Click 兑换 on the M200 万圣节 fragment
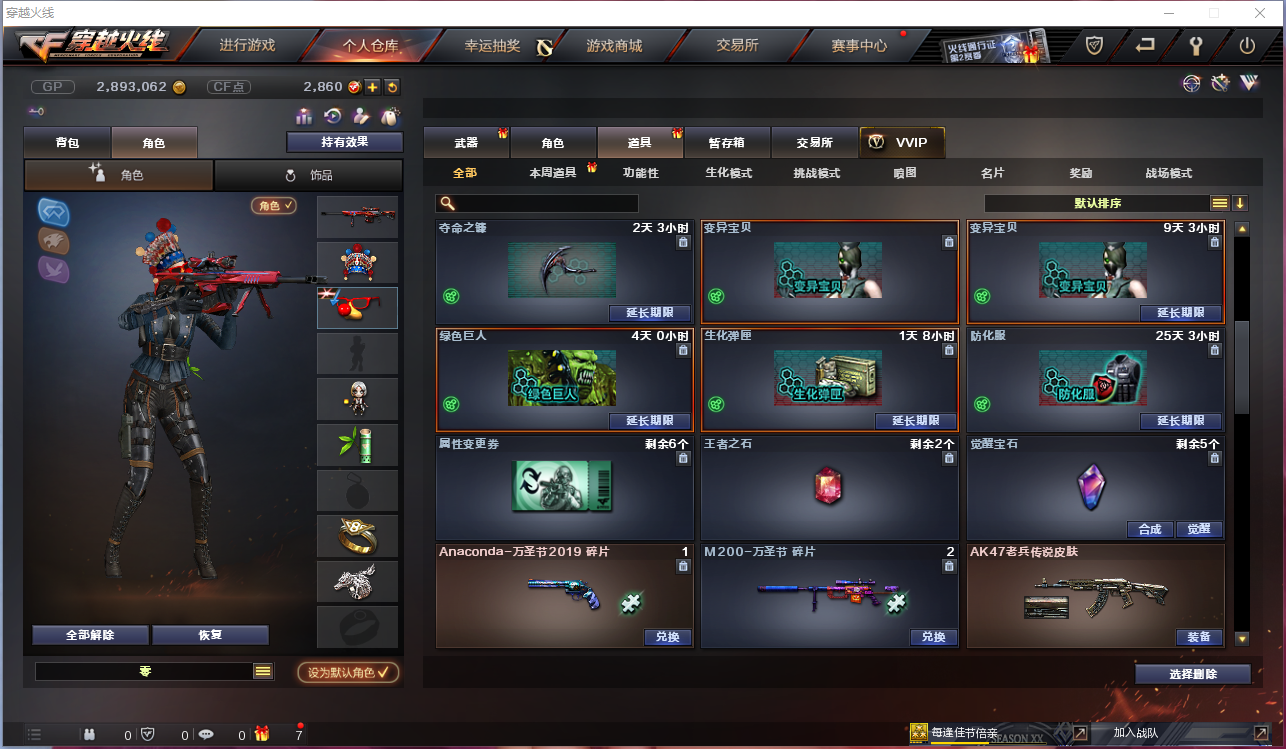Viewport: 1286px width, 749px height. click(x=932, y=637)
